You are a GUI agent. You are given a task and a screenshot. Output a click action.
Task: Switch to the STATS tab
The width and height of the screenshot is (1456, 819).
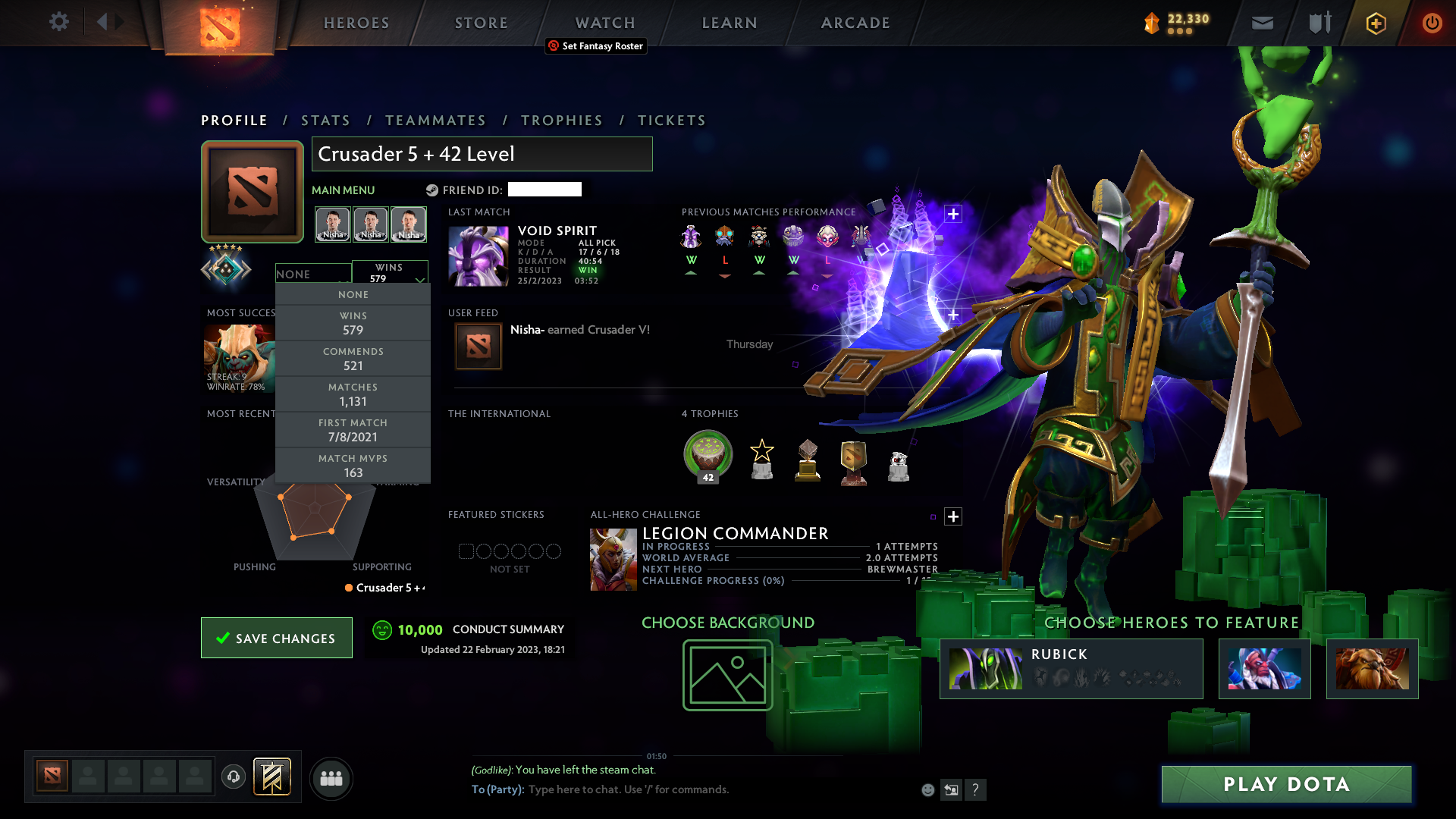click(x=325, y=120)
